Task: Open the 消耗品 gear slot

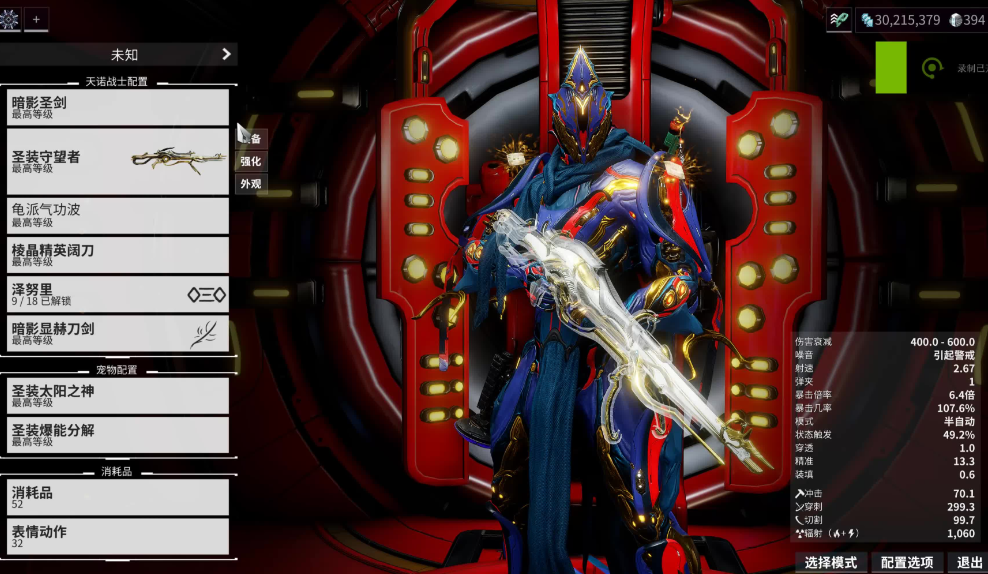Action: click(118, 497)
